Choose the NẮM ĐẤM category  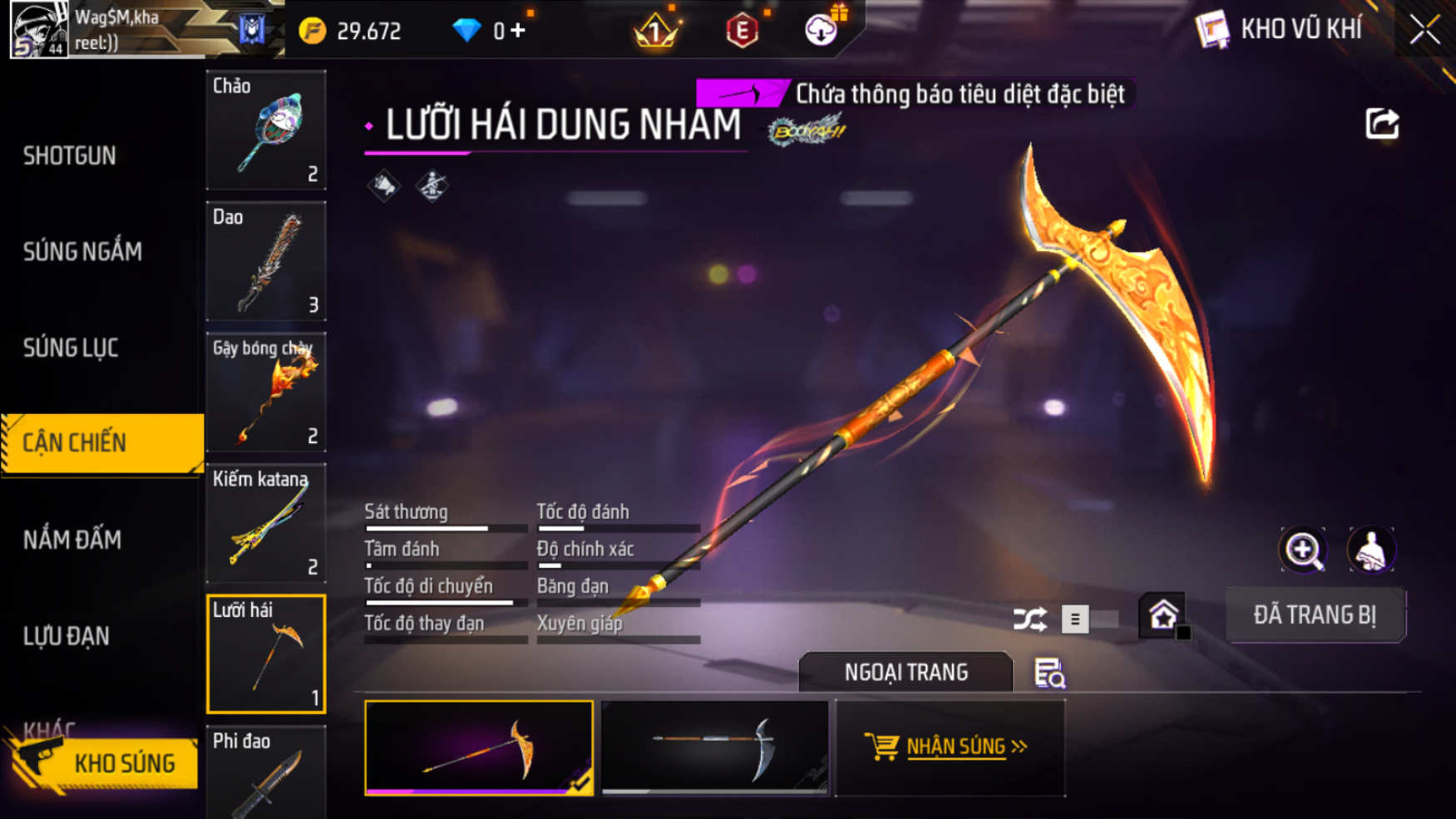coord(72,540)
